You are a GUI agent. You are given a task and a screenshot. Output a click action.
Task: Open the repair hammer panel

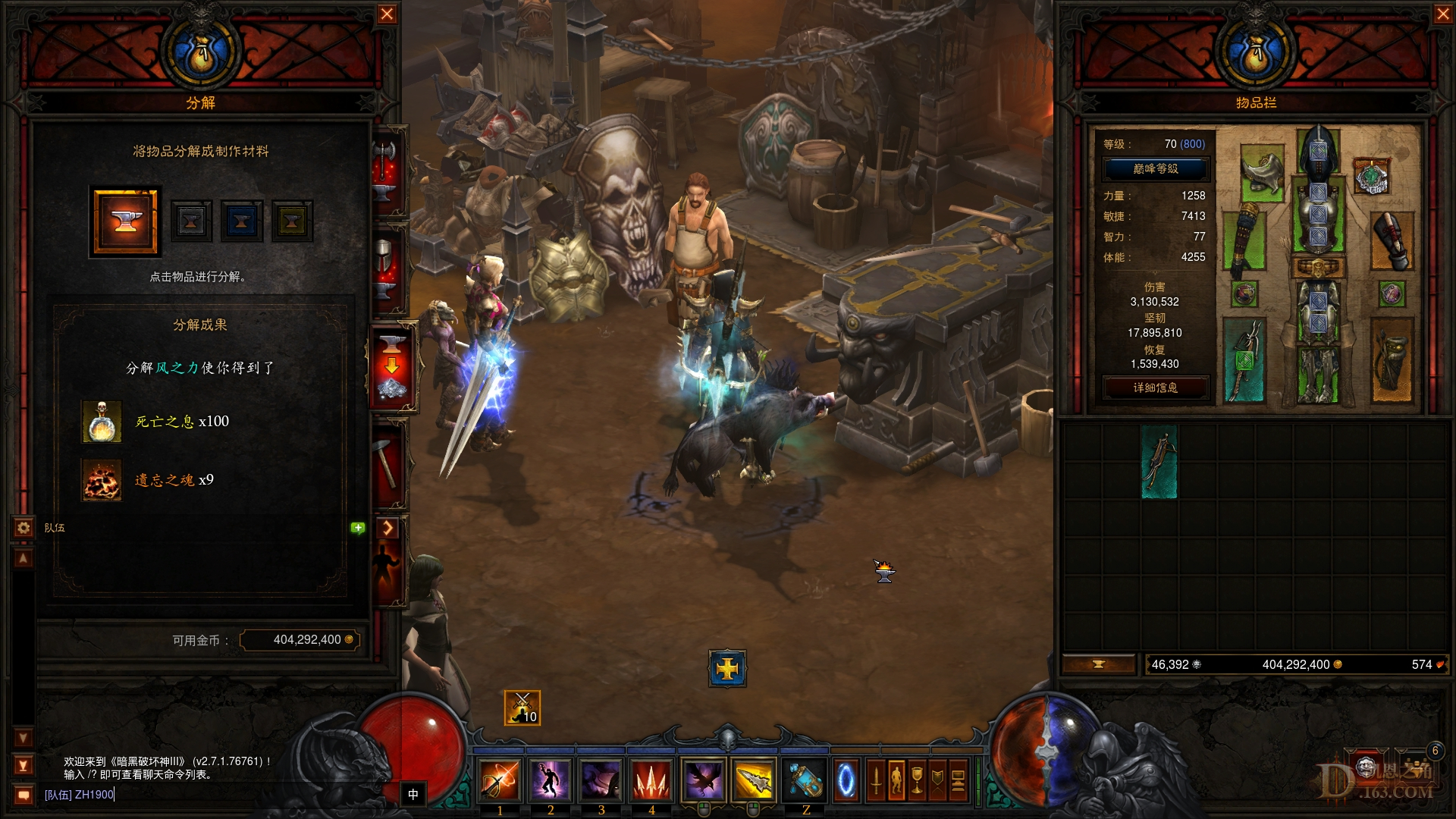(391, 463)
